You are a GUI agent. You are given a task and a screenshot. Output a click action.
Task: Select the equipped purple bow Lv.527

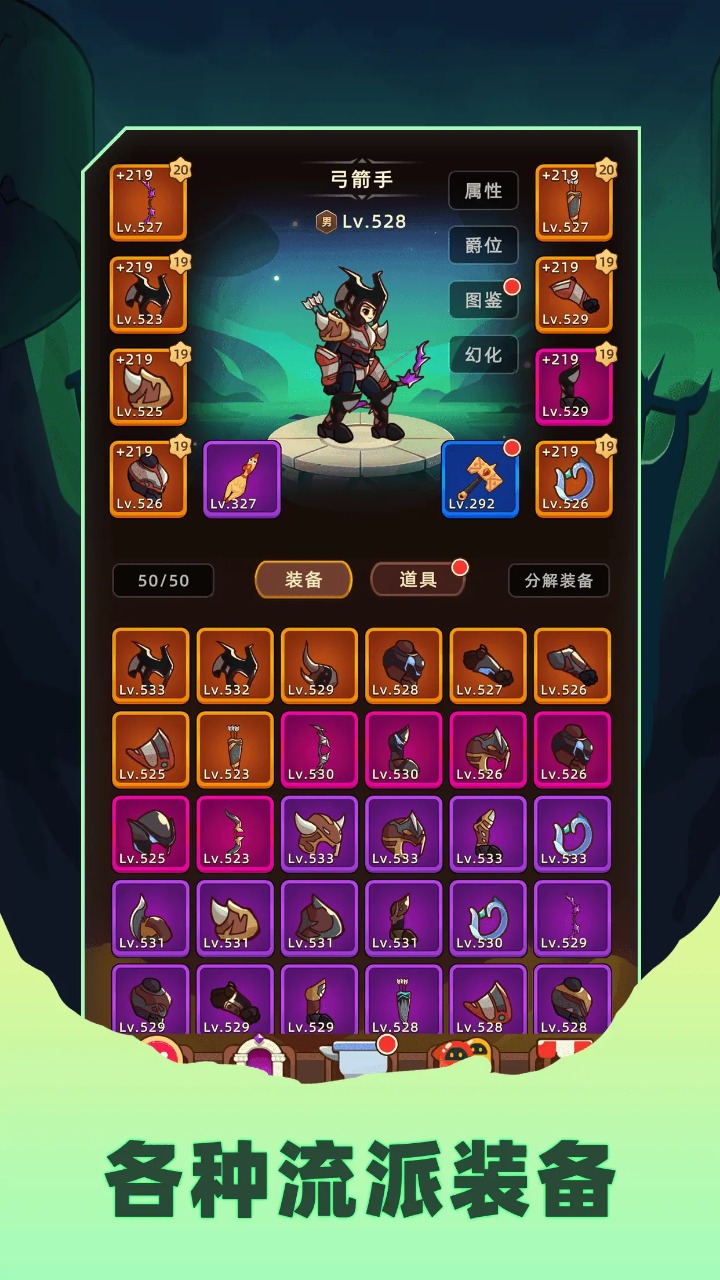(x=148, y=203)
